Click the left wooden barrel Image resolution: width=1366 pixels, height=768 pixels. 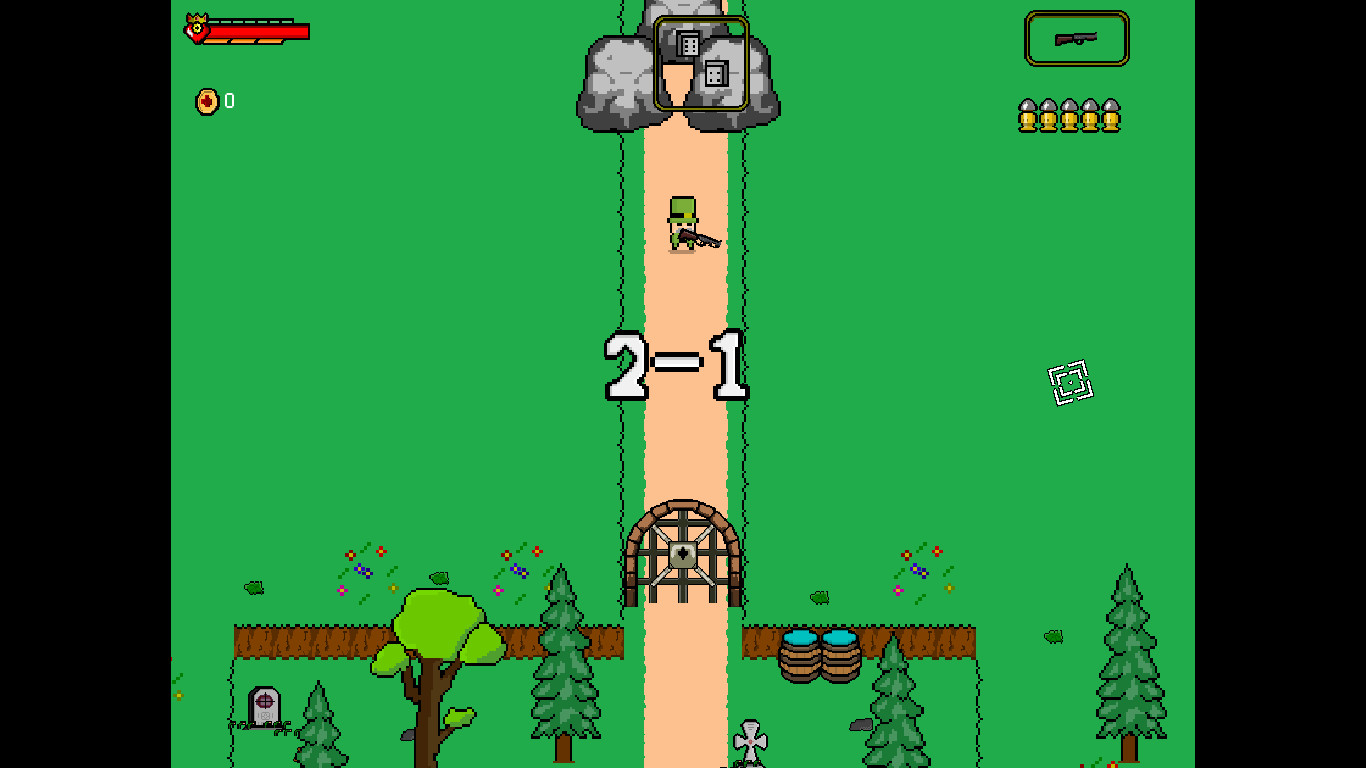801,662
